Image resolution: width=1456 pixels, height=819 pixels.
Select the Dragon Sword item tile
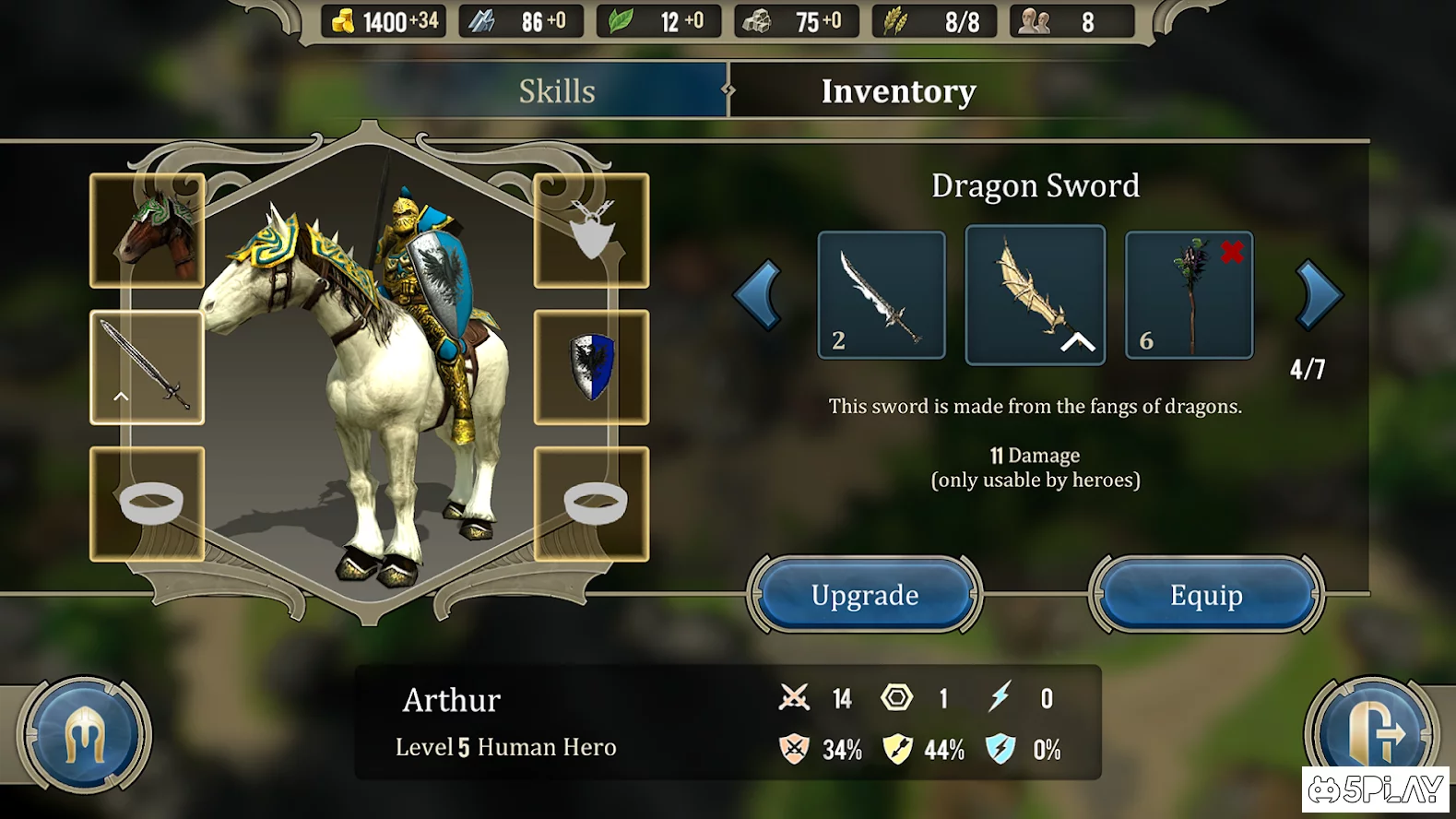[x=1035, y=295]
